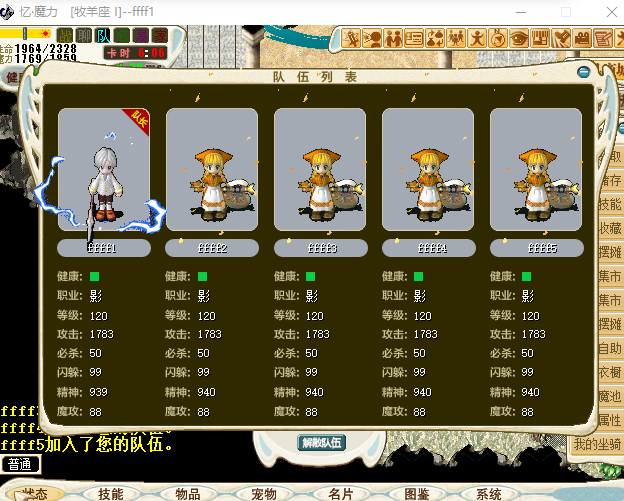The image size is (624, 501).
Task: Close the 队伍列表 team list panel
Action: point(584,72)
